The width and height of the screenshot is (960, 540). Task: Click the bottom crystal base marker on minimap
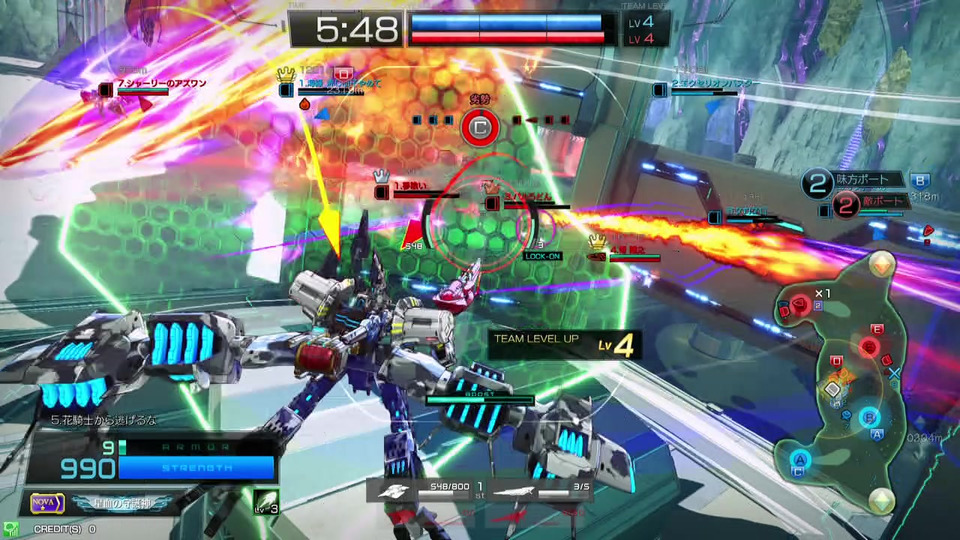click(881, 499)
